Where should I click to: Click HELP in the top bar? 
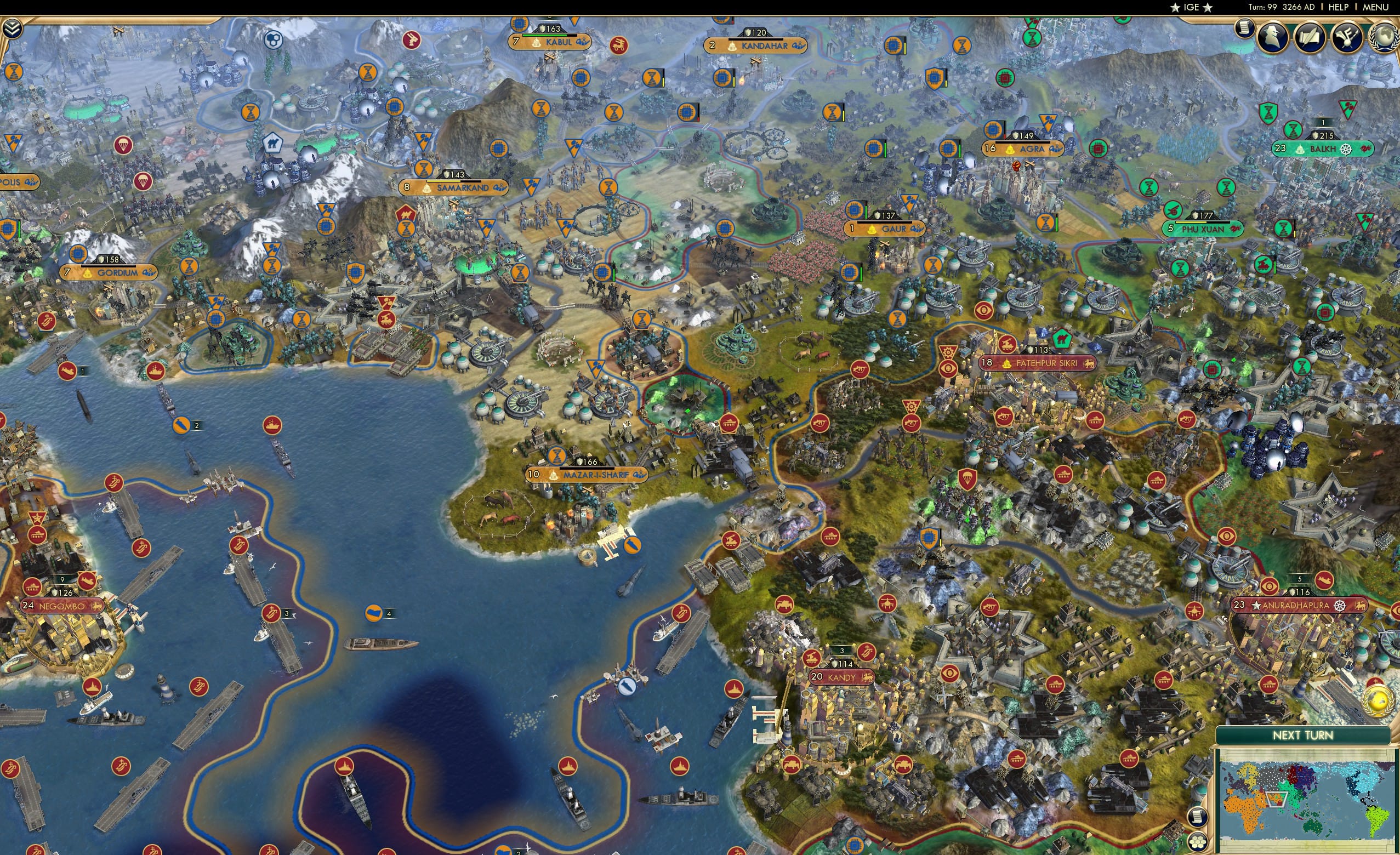(x=1339, y=7)
